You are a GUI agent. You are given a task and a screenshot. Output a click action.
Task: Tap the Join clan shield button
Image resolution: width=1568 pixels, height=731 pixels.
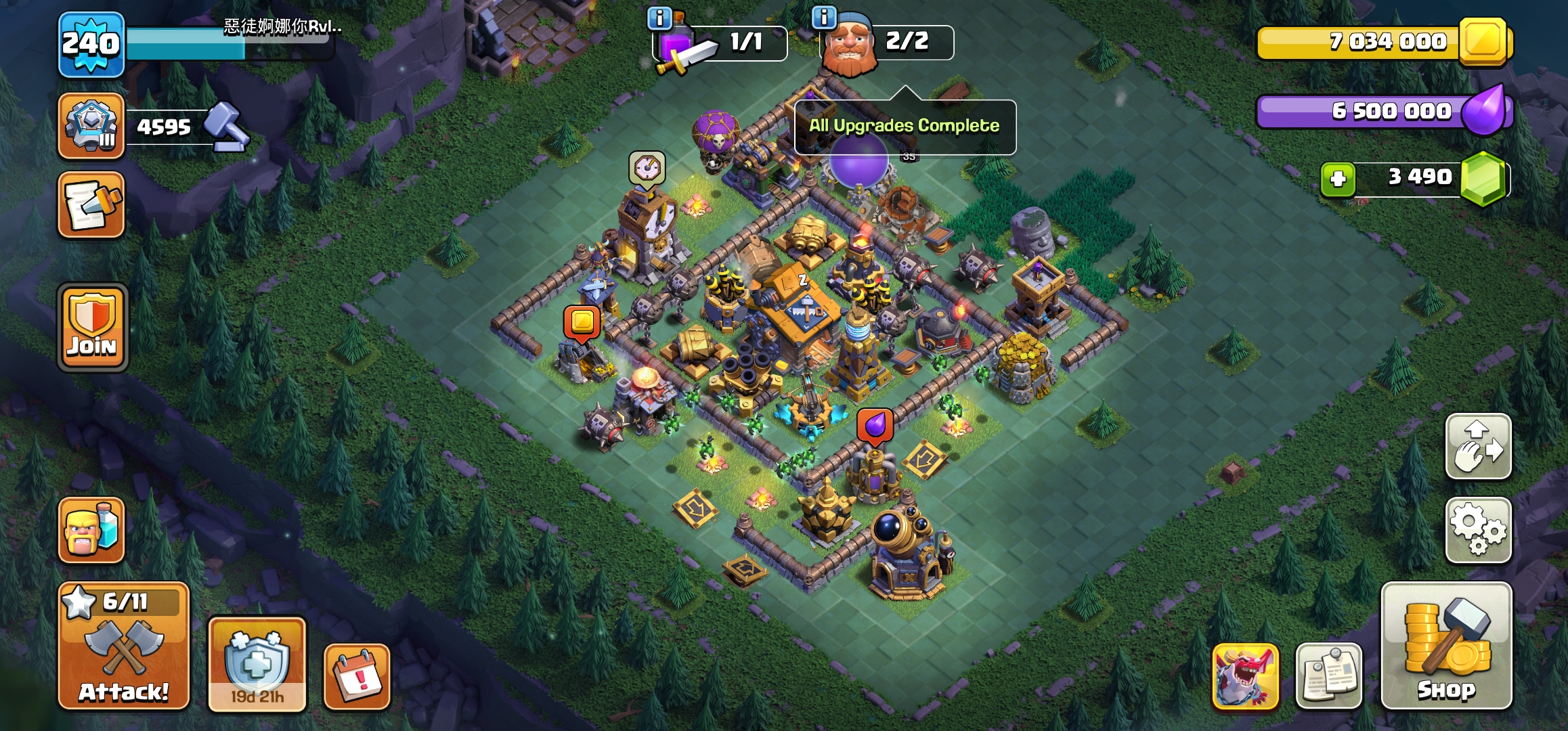93,328
